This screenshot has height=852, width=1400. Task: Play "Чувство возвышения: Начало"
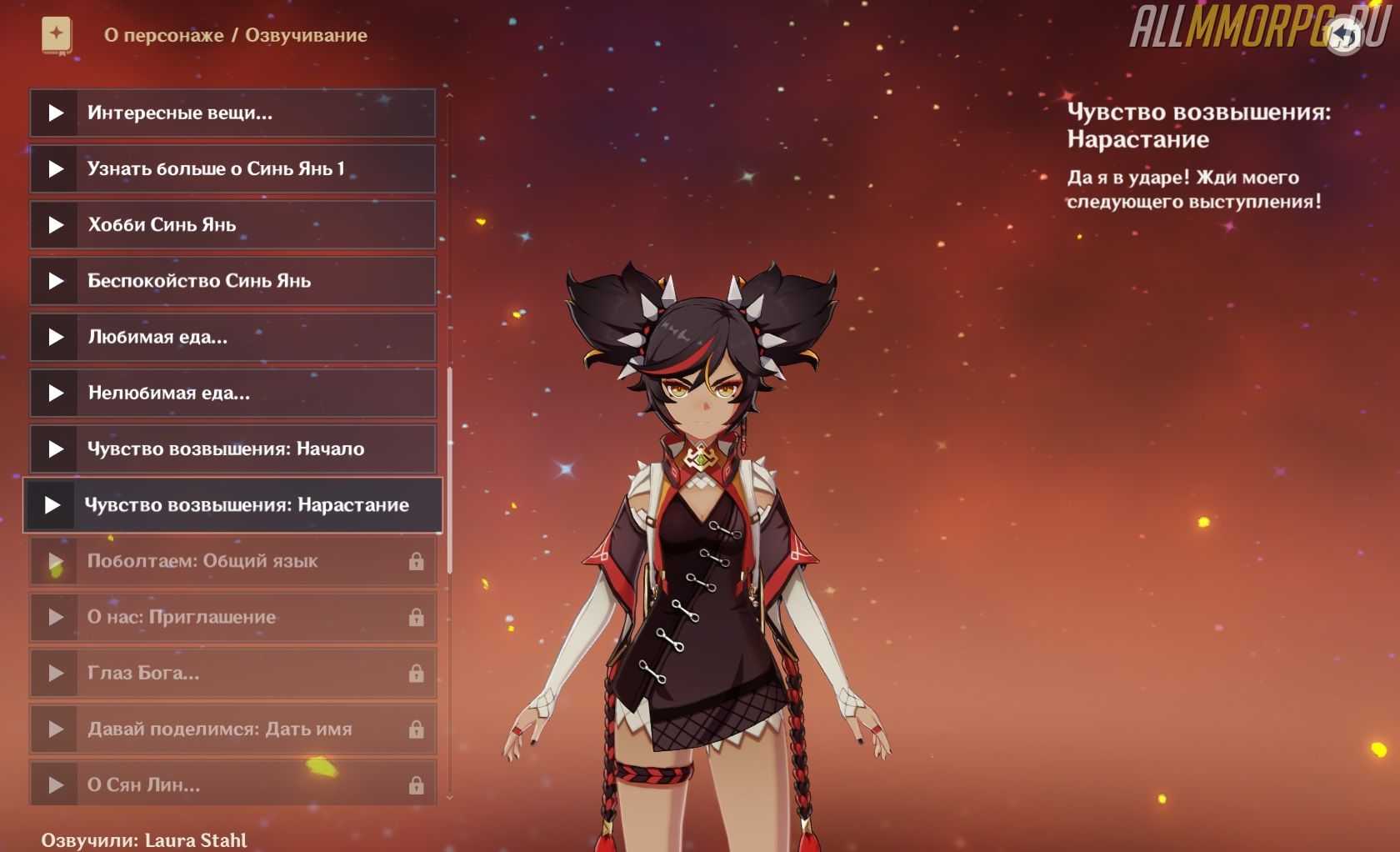(55, 449)
